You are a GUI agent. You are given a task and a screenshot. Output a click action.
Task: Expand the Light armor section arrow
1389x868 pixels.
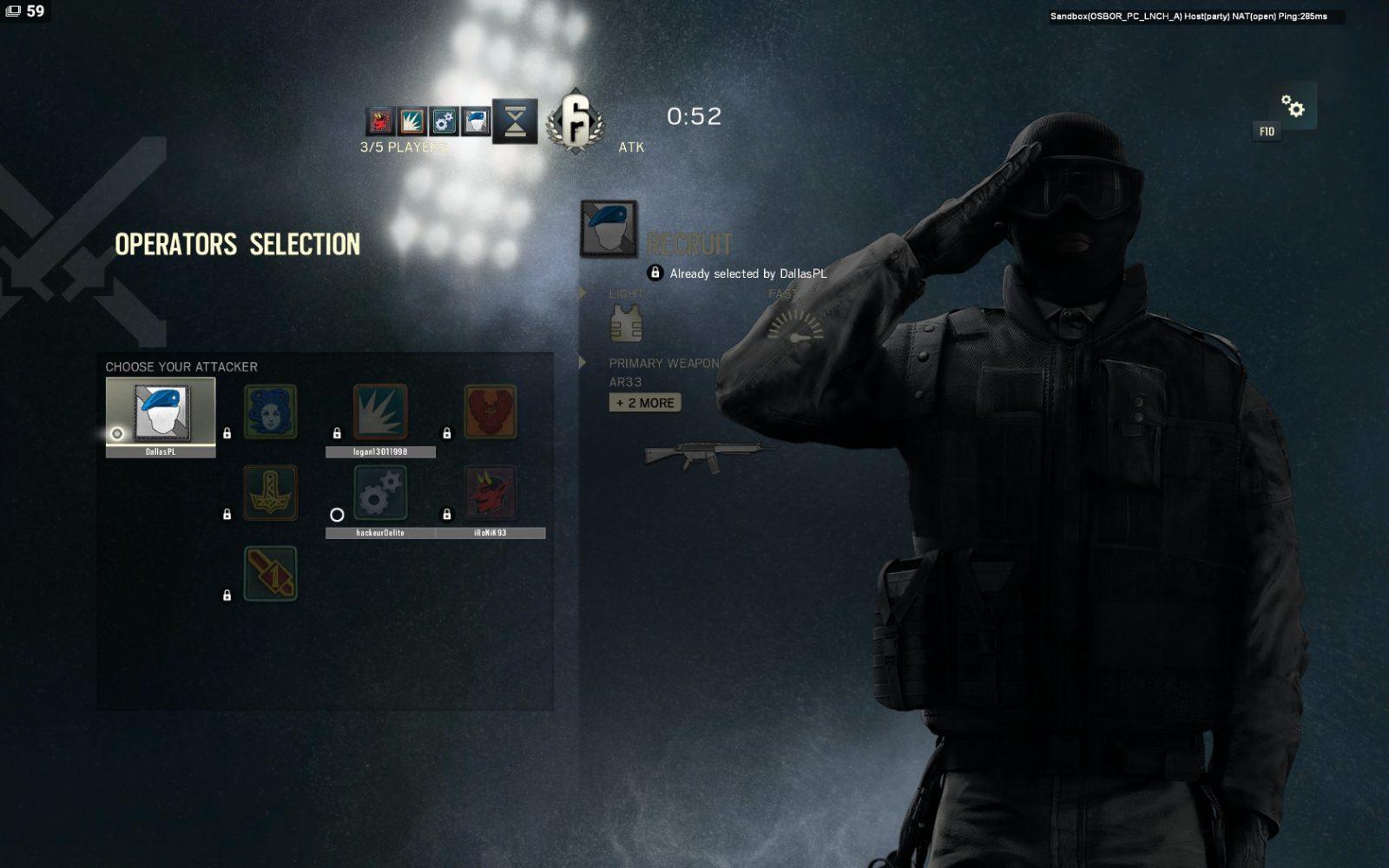click(583, 293)
